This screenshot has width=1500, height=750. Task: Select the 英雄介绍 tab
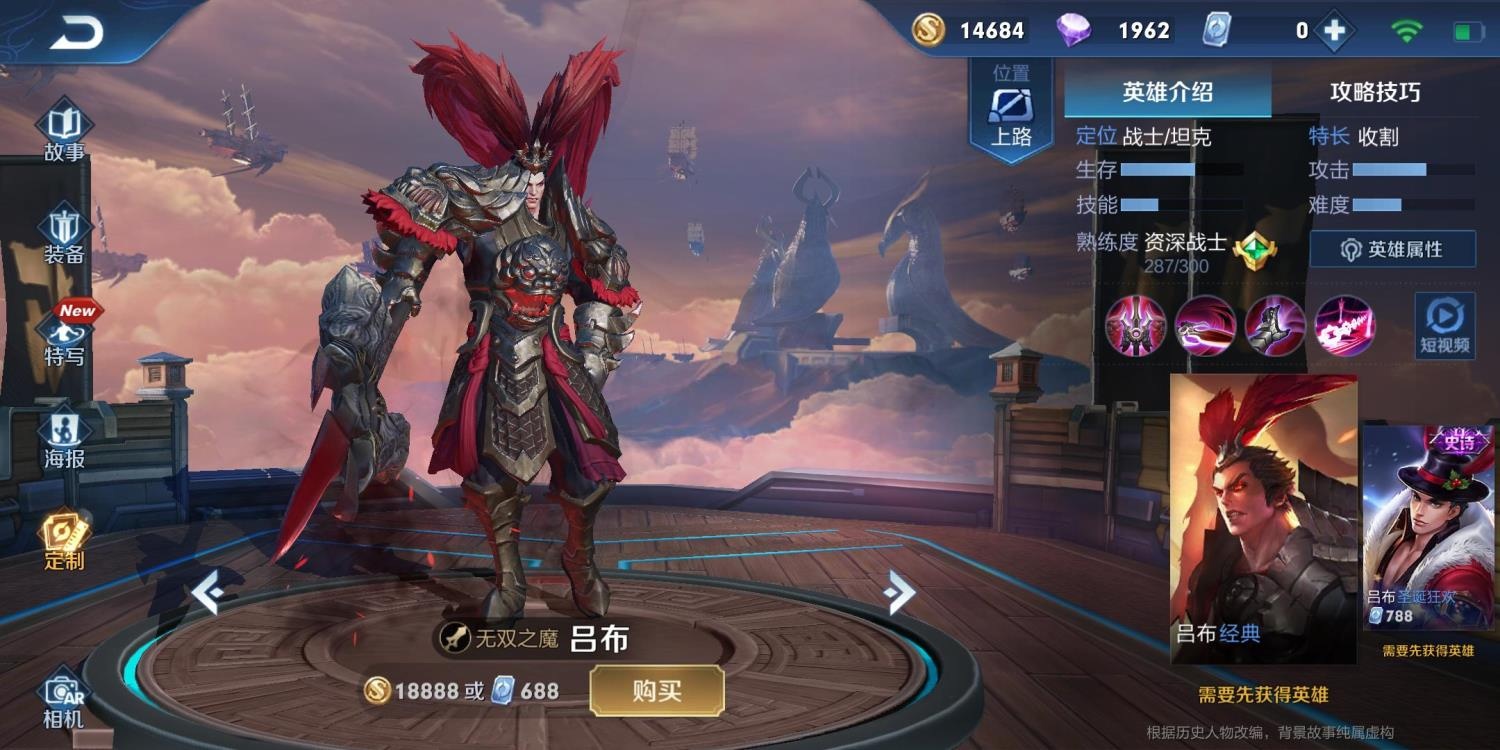tap(1167, 93)
